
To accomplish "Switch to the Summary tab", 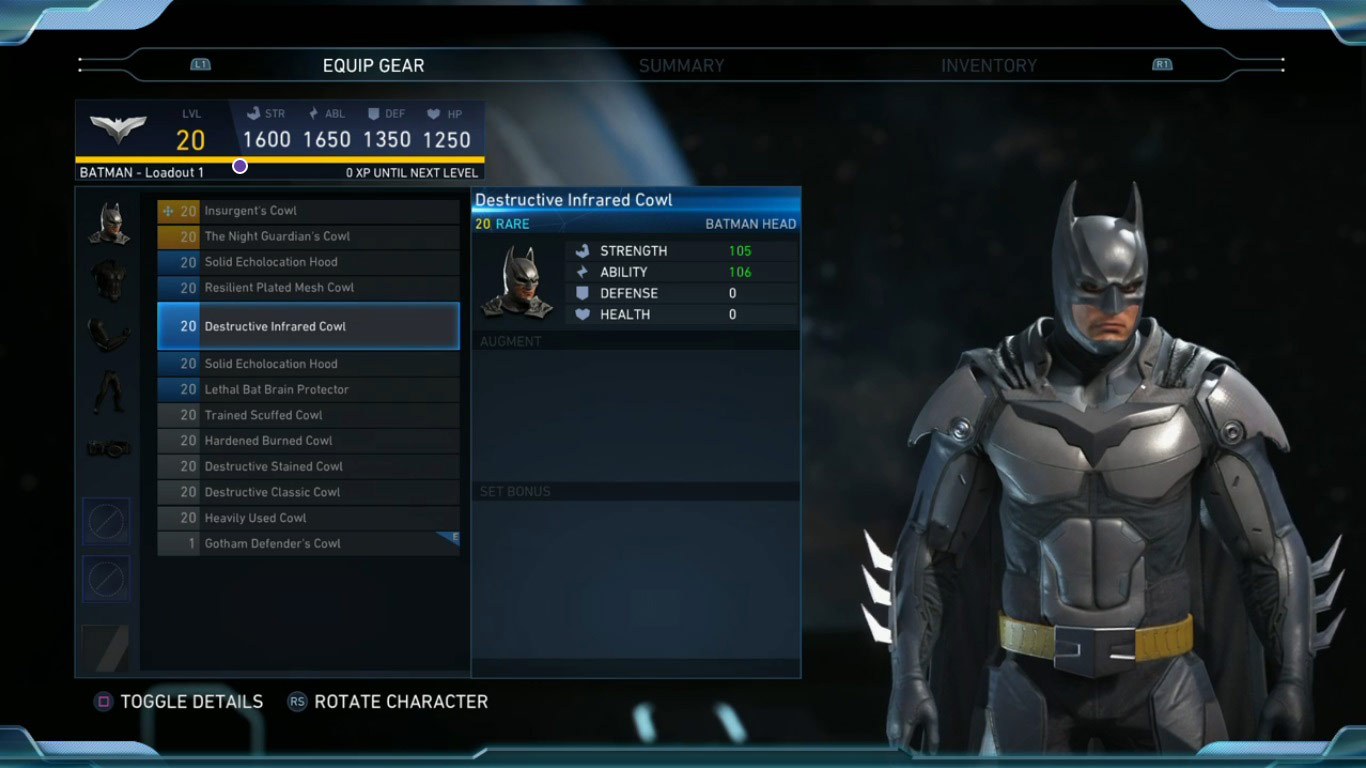I will (x=681, y=66).
